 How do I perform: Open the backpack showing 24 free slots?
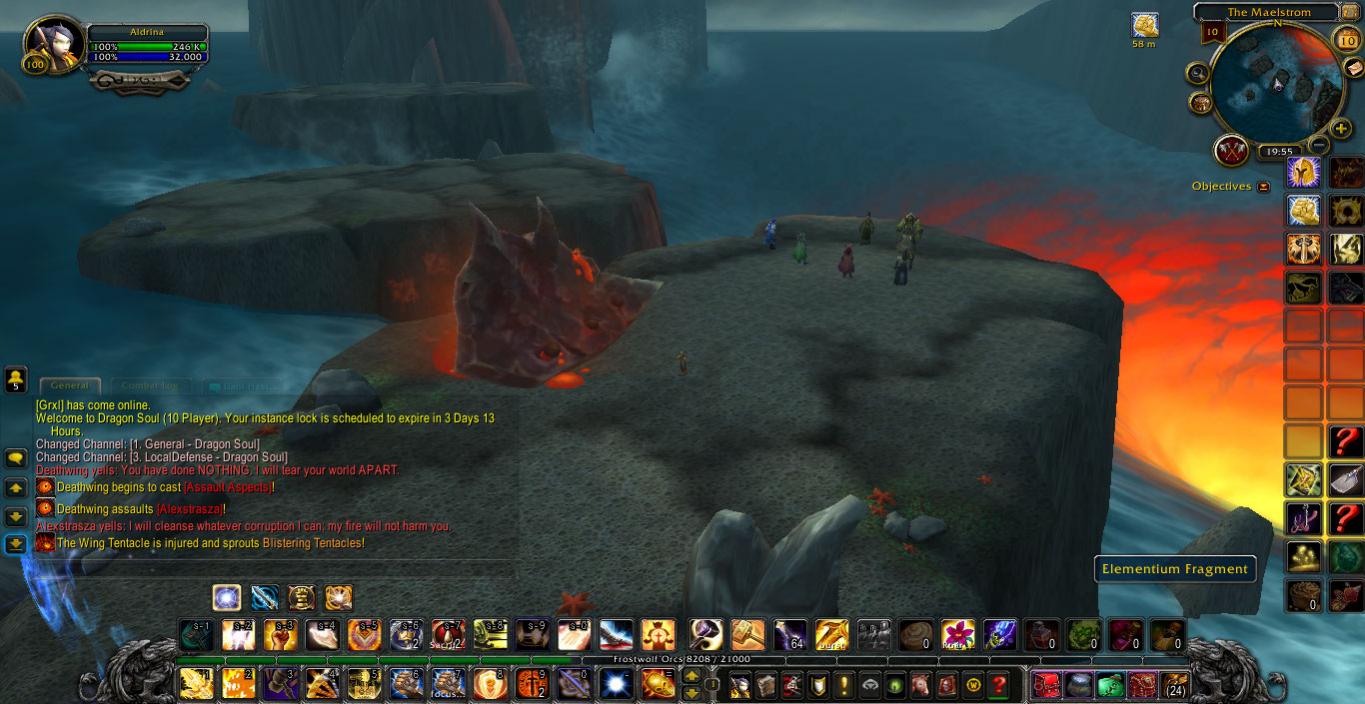[1174, 685]
